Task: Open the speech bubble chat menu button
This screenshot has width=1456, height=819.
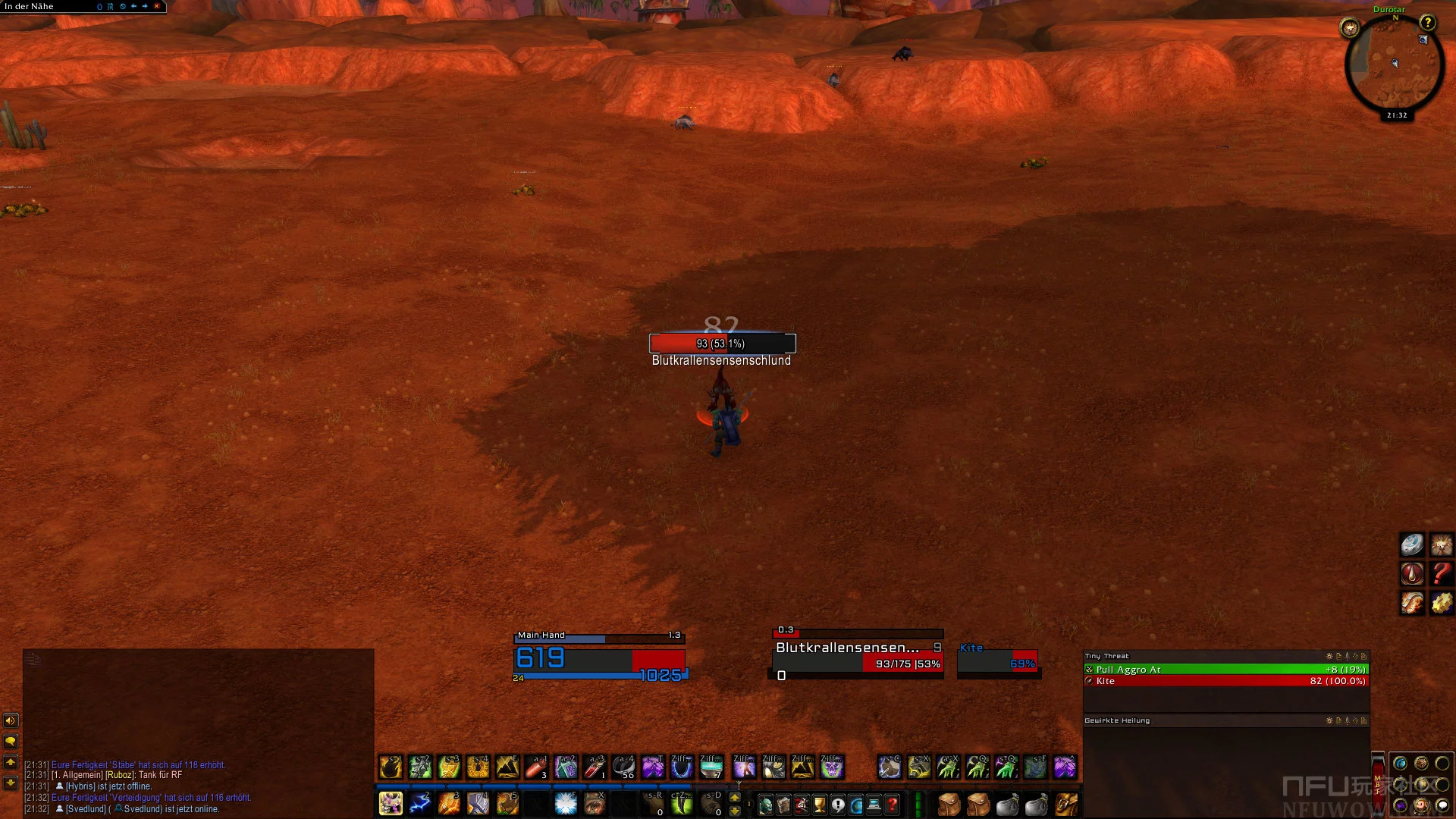Action: 11,741
